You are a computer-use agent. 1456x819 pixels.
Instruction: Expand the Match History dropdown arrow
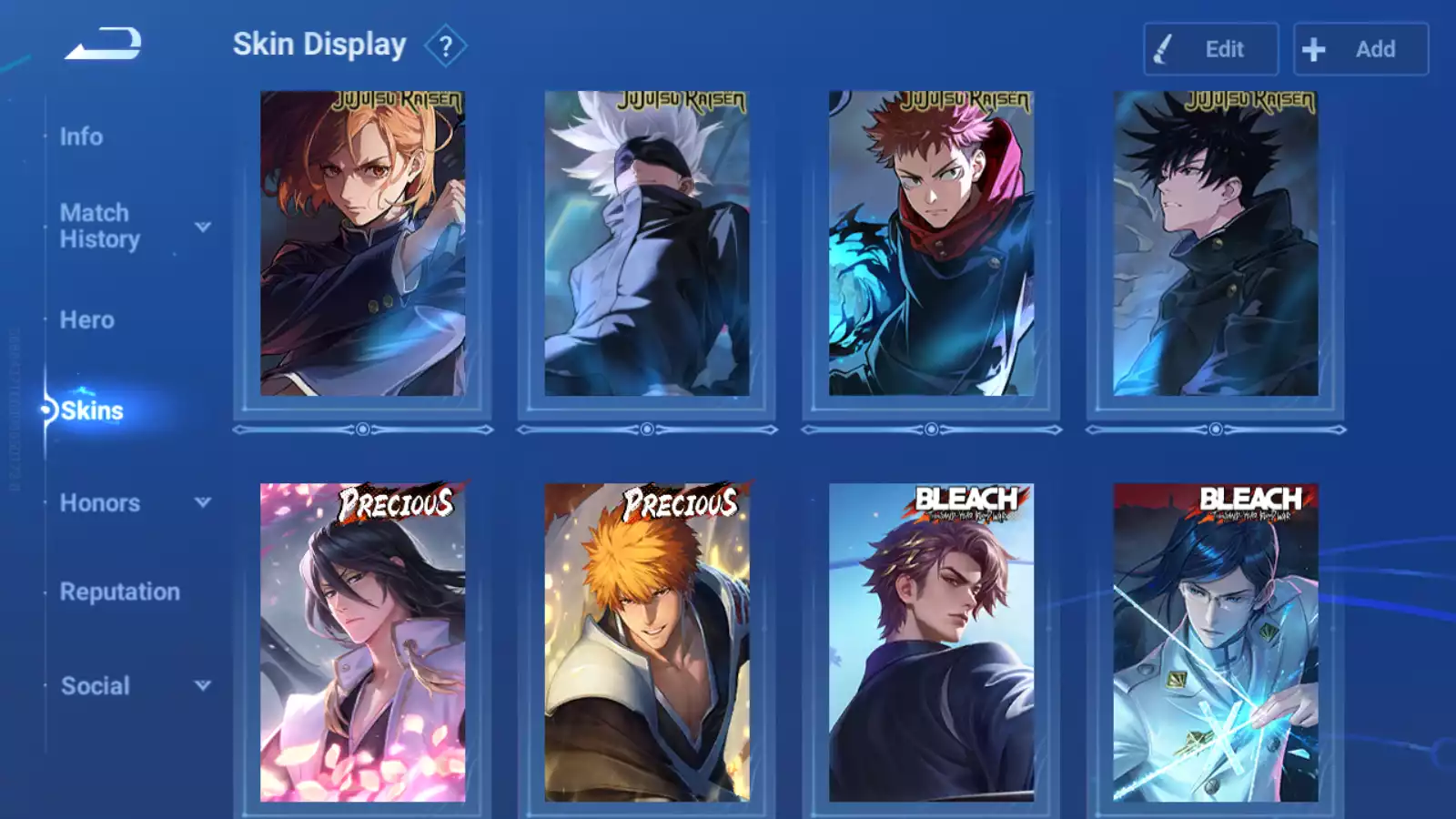tap(203, 227)
